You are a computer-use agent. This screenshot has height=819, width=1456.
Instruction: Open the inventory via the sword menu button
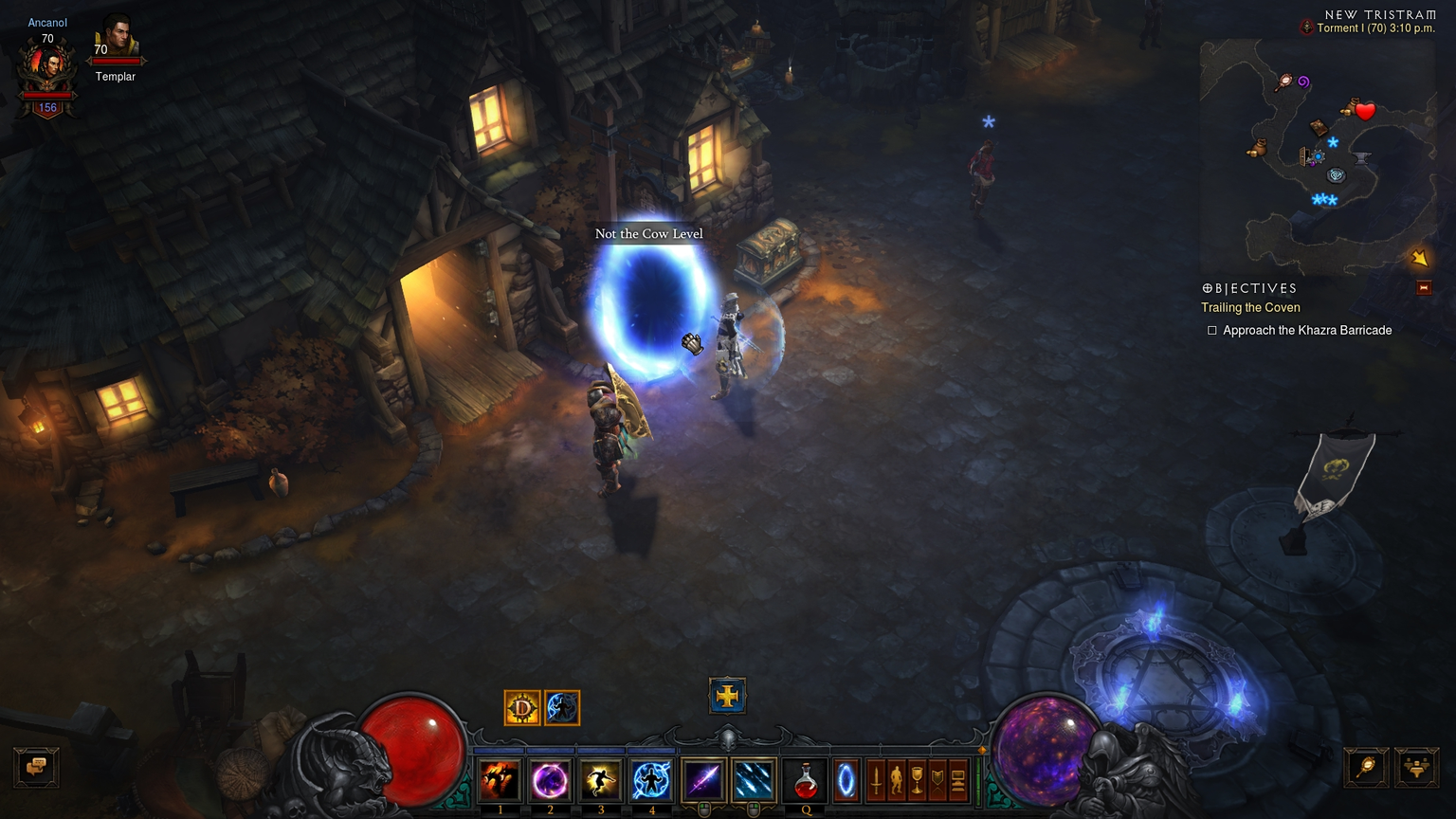877,780
